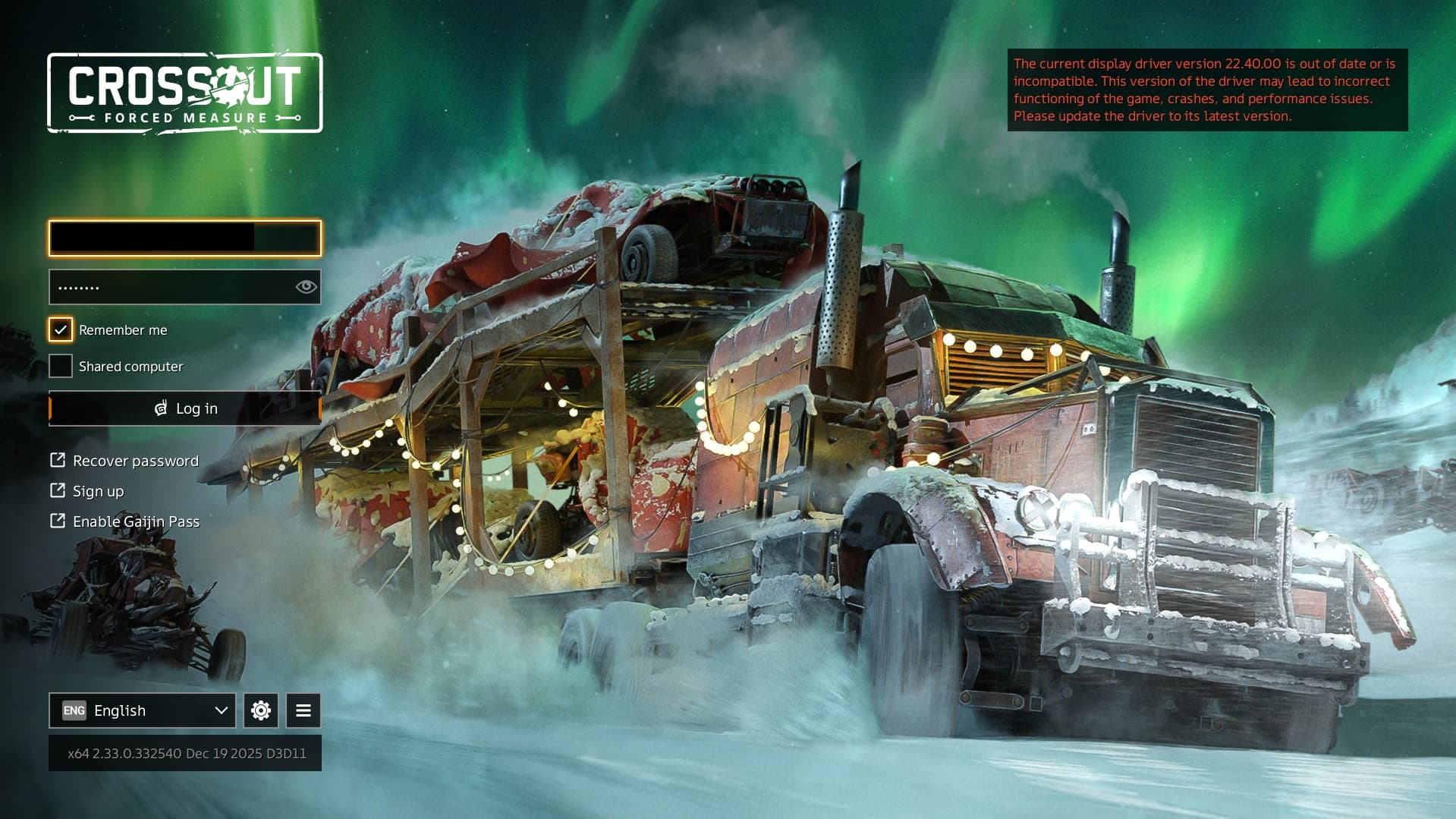Click the username input field
This screenshot has width=1456, height=819.
(184, 238)
